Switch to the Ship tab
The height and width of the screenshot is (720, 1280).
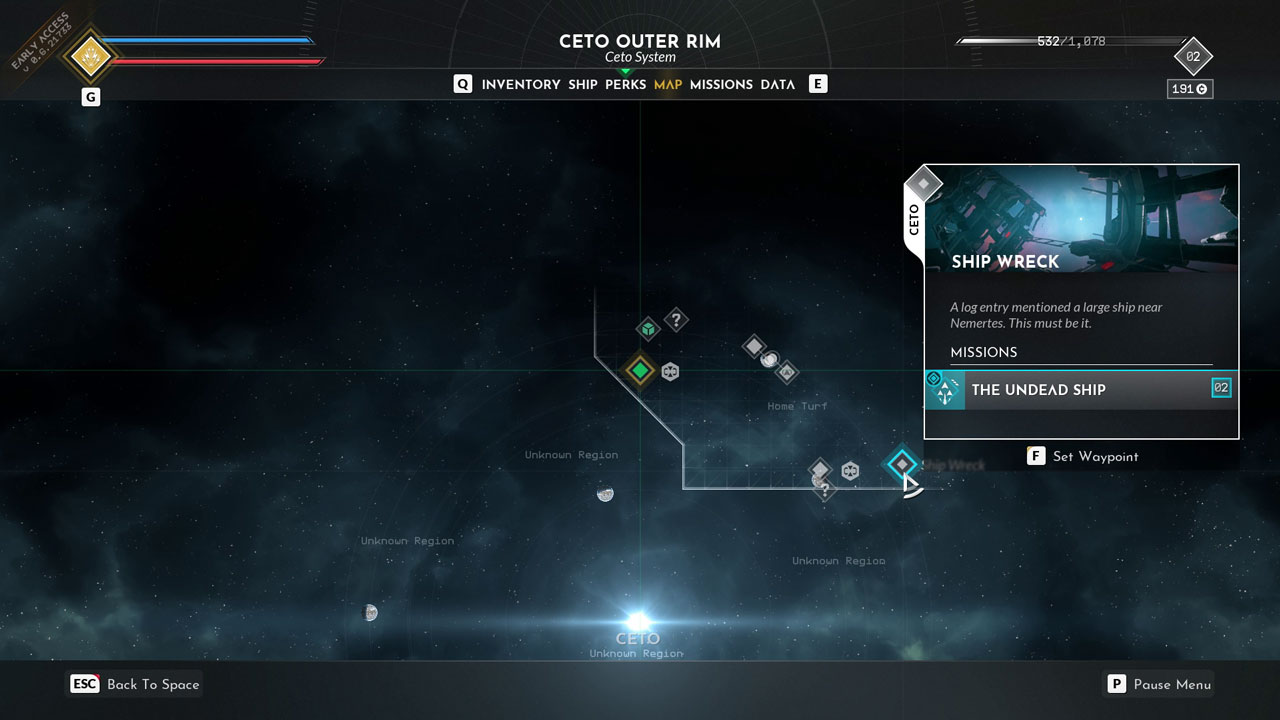pos(583,85)
